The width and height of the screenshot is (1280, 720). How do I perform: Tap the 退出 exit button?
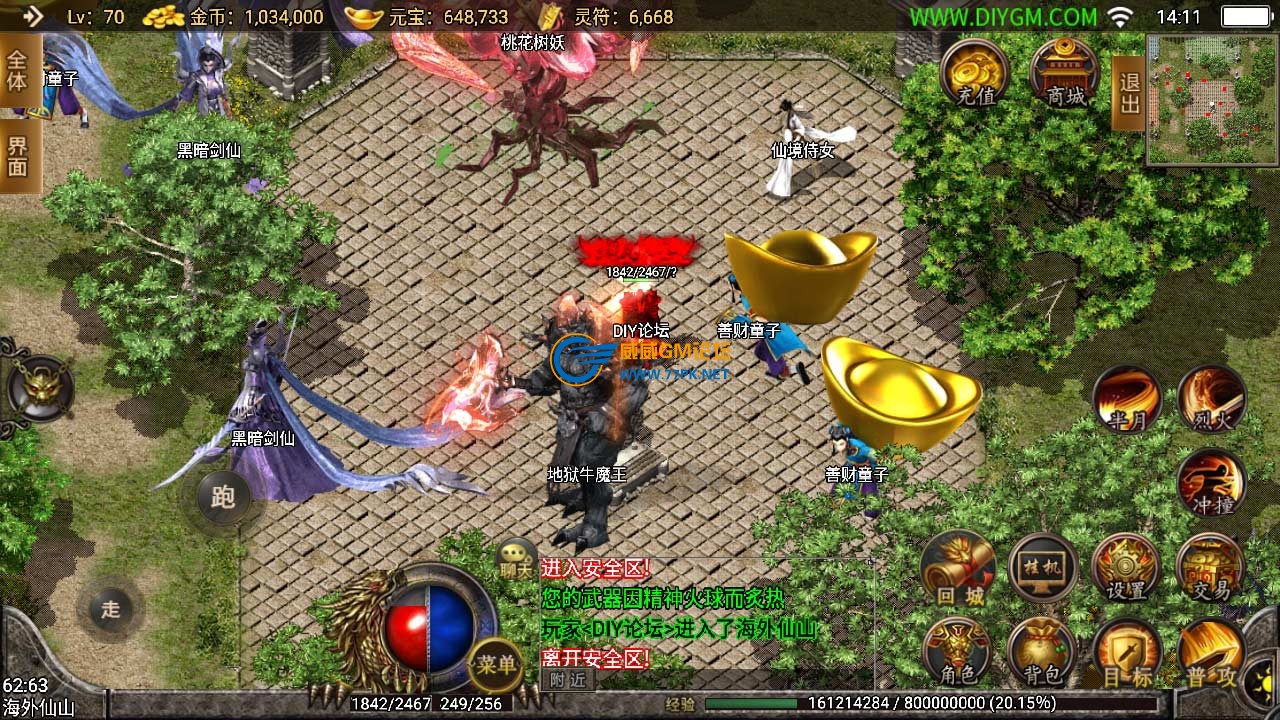pos(1129,93)
